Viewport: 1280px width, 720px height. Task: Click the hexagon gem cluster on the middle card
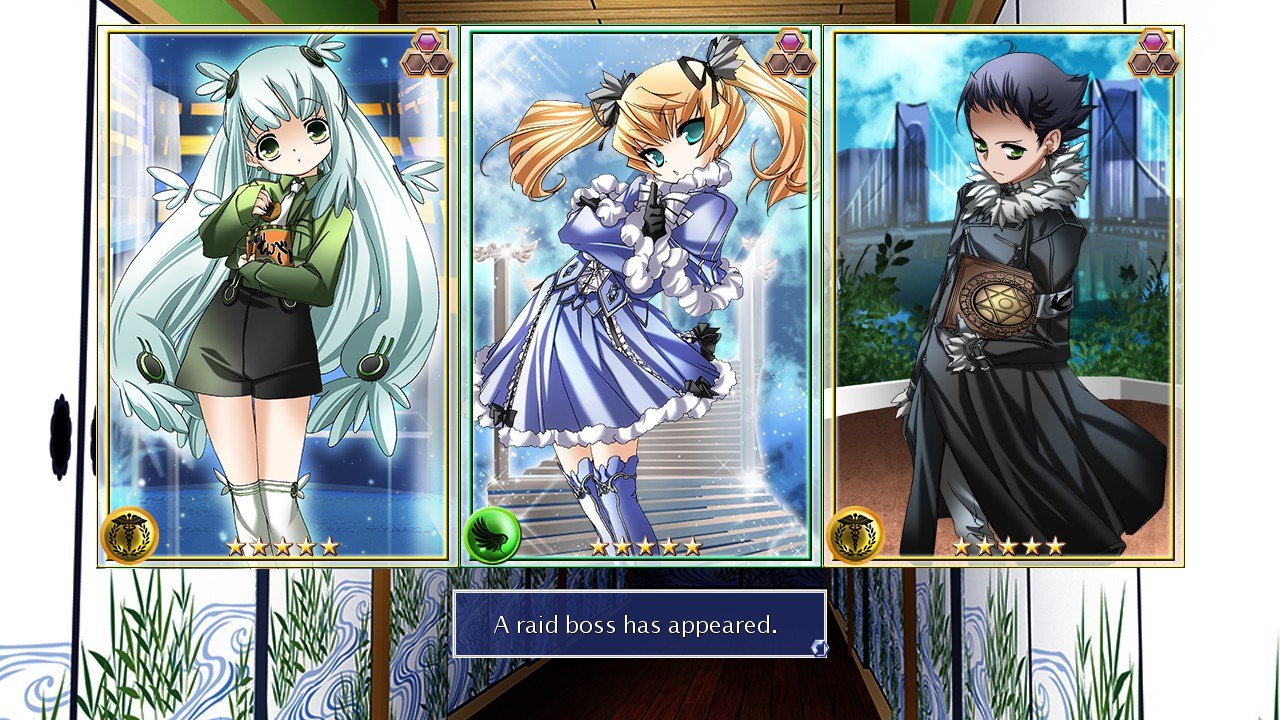point(788,52)
